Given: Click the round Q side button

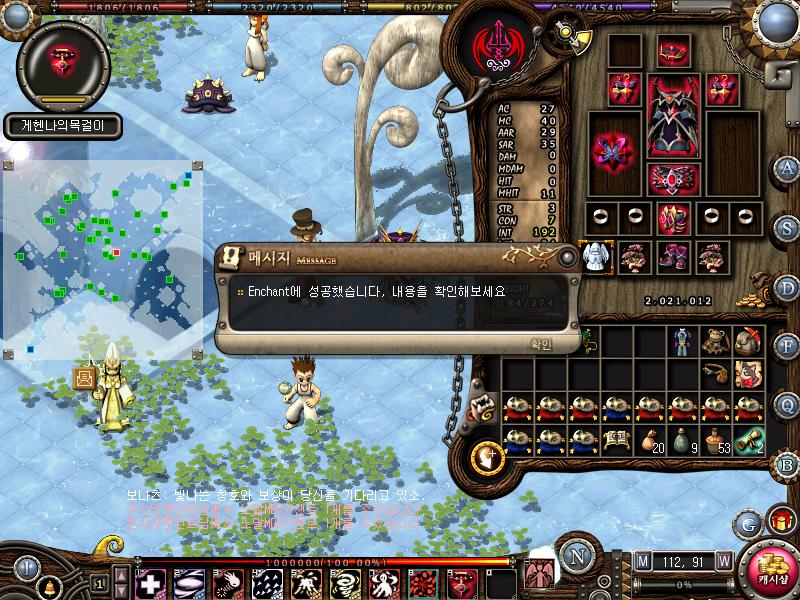Looking at the screenshot, I should pos(787,403).
